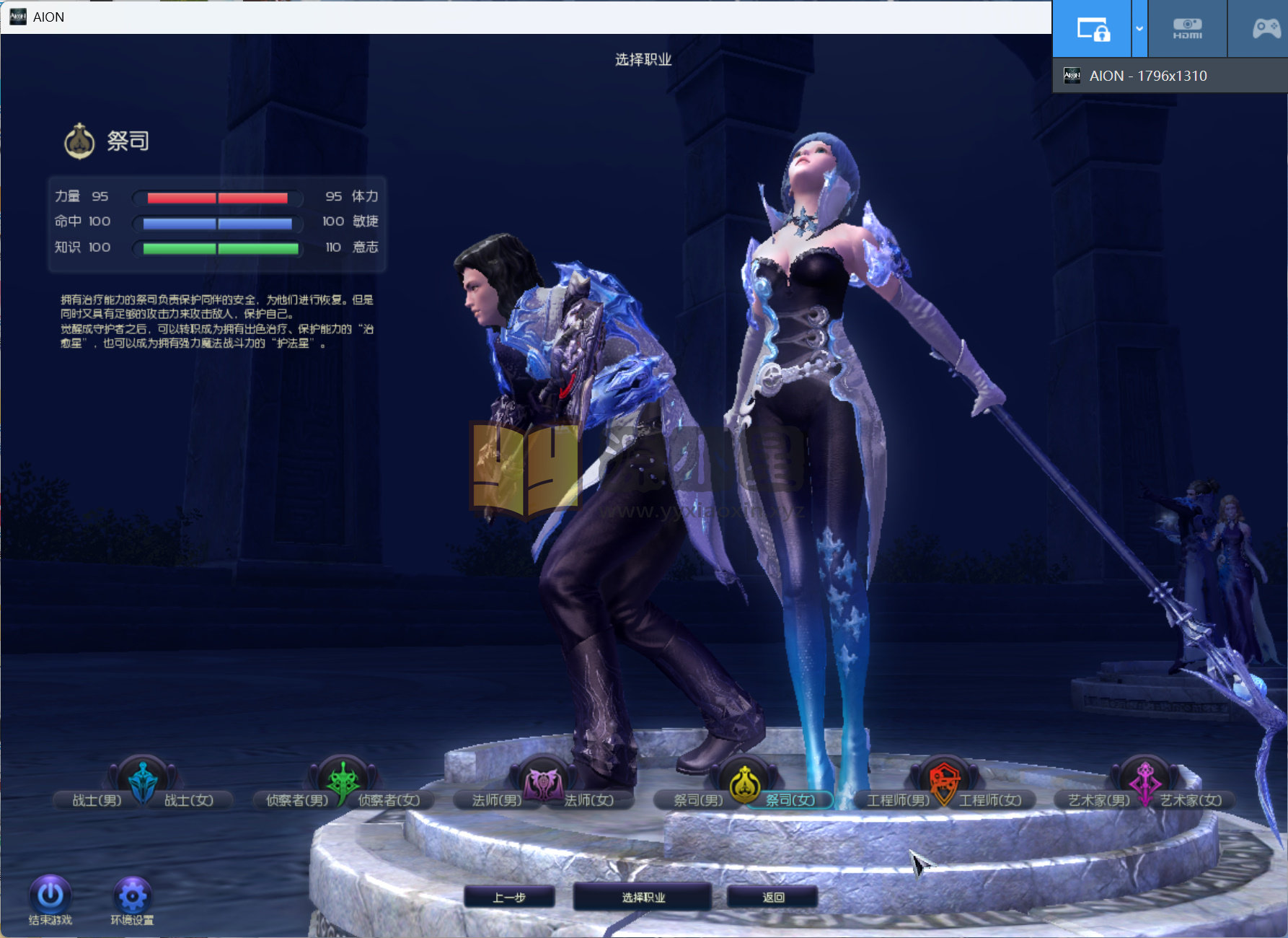Select the female Engineer class 工程师(女)
The height and width of the screenshot is (938, 1288).
pyautogui.click(x=990, y=800)
